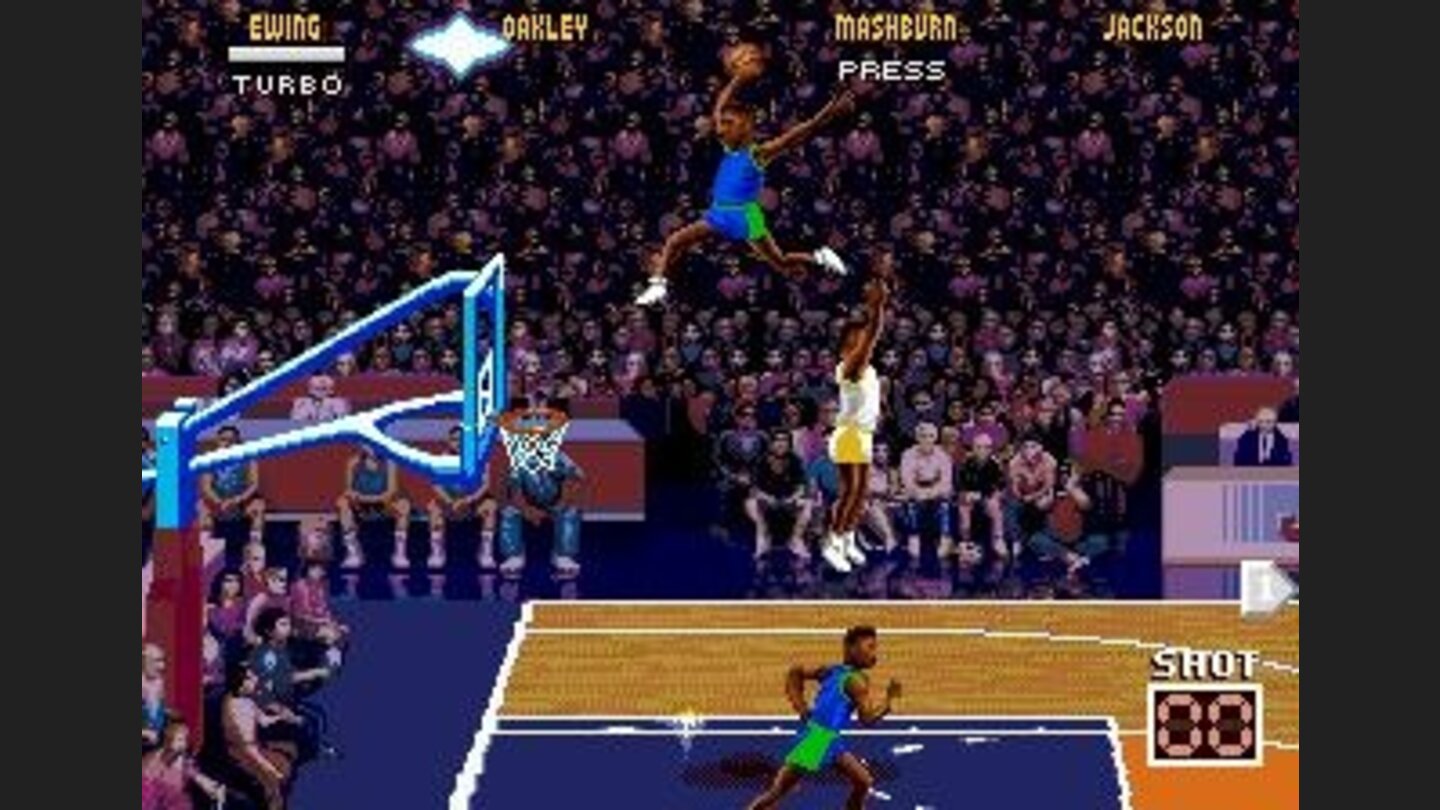This screenshot has width=1440, height=810.
Task: Click the white arrow marker above the court
Action: pos(1261,587)
